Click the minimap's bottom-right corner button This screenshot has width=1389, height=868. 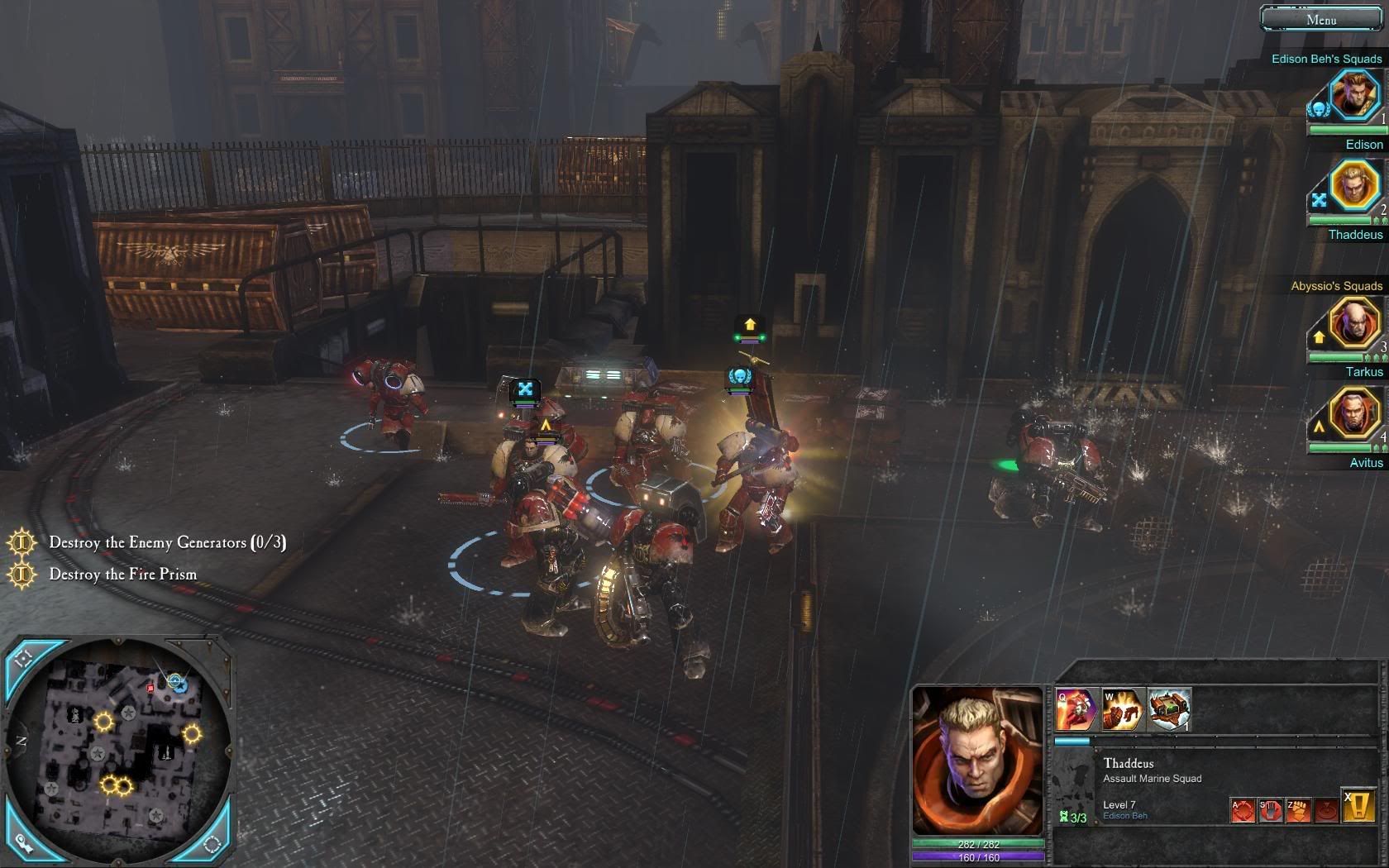(x=212, y=843)
